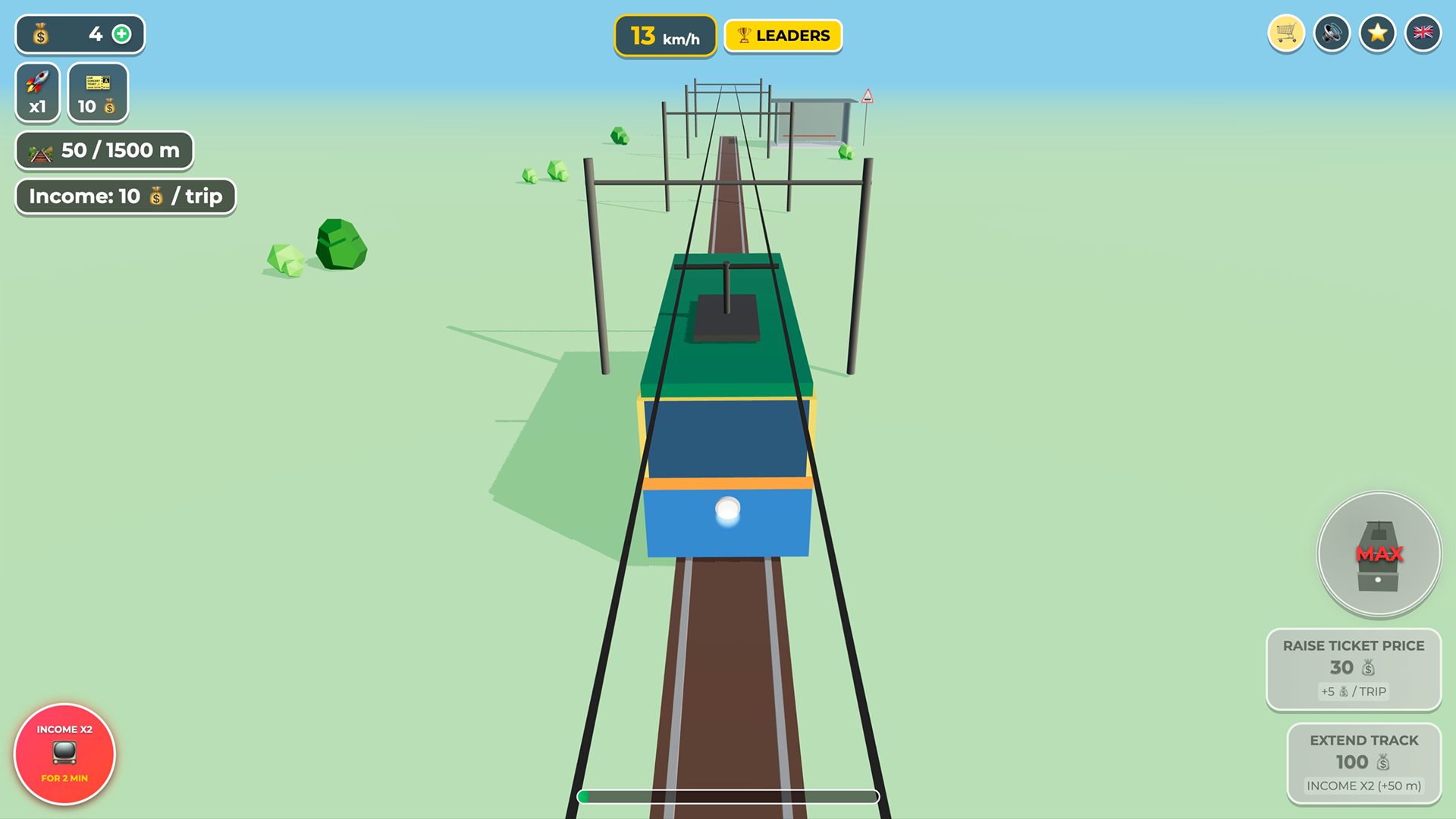Screen dimensions: 1456x819
Task: Click the trip progress bar at the bottom
Action: click(x=728, y=797)
